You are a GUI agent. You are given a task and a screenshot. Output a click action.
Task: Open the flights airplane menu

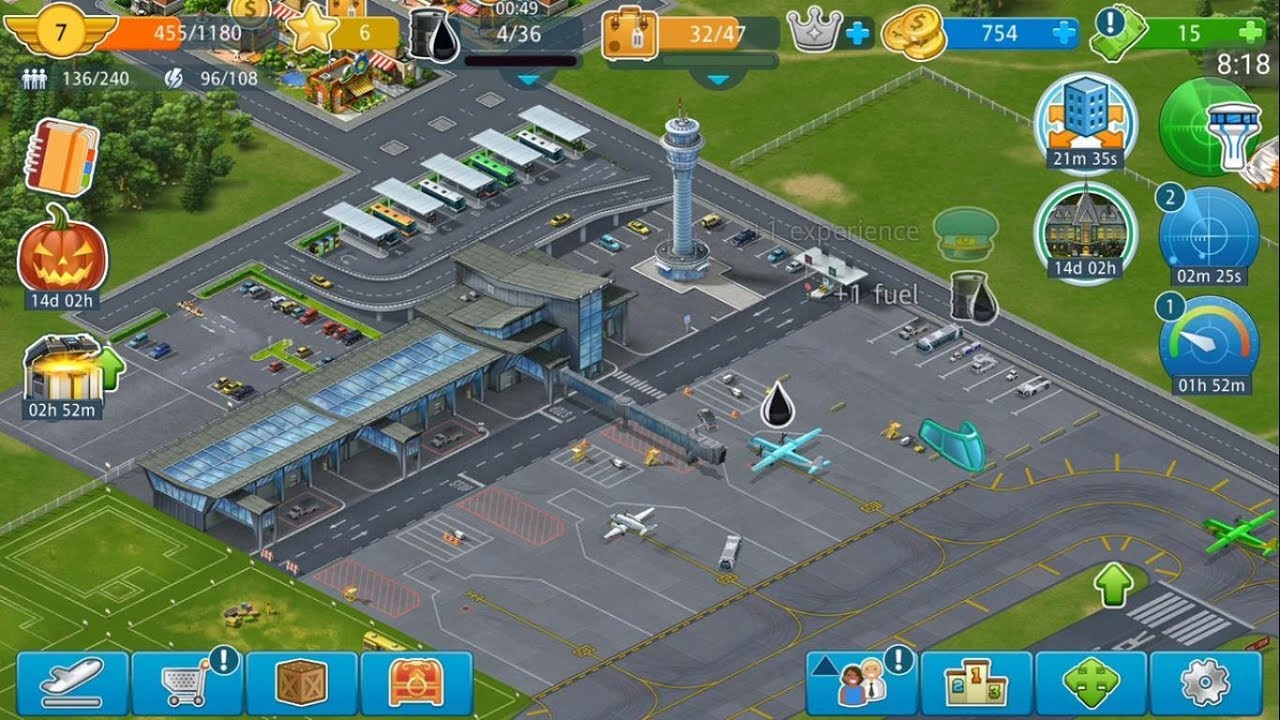click(x=72, y=684)
